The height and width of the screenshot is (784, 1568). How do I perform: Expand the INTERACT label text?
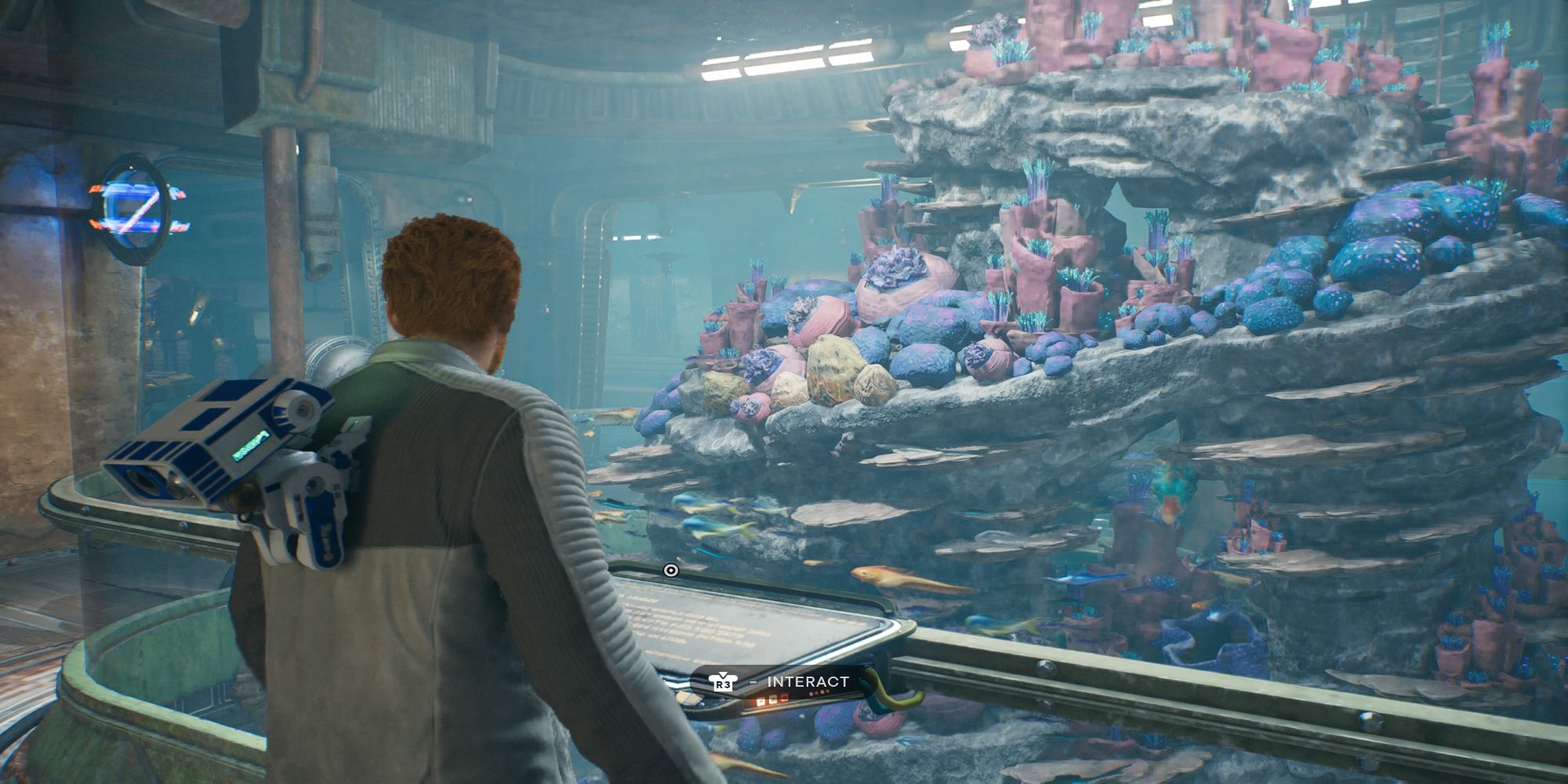tap(808, 682)
